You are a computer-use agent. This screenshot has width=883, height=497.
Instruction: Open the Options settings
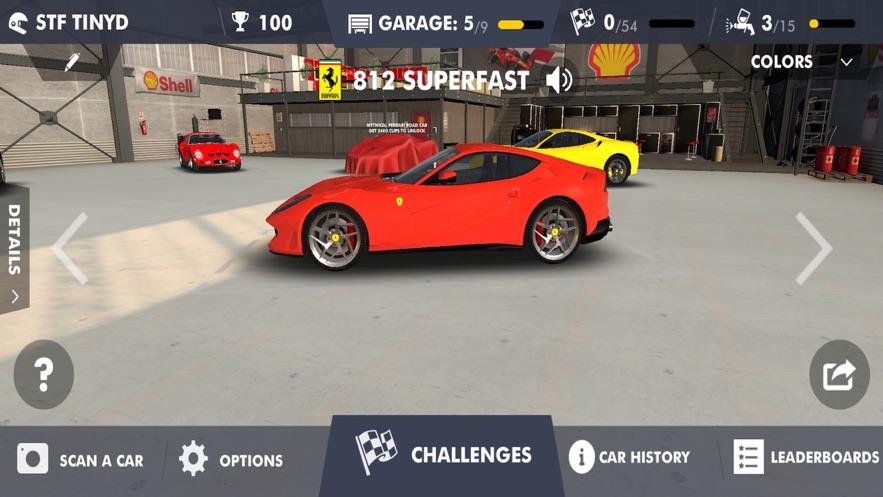tap(231, 460)
